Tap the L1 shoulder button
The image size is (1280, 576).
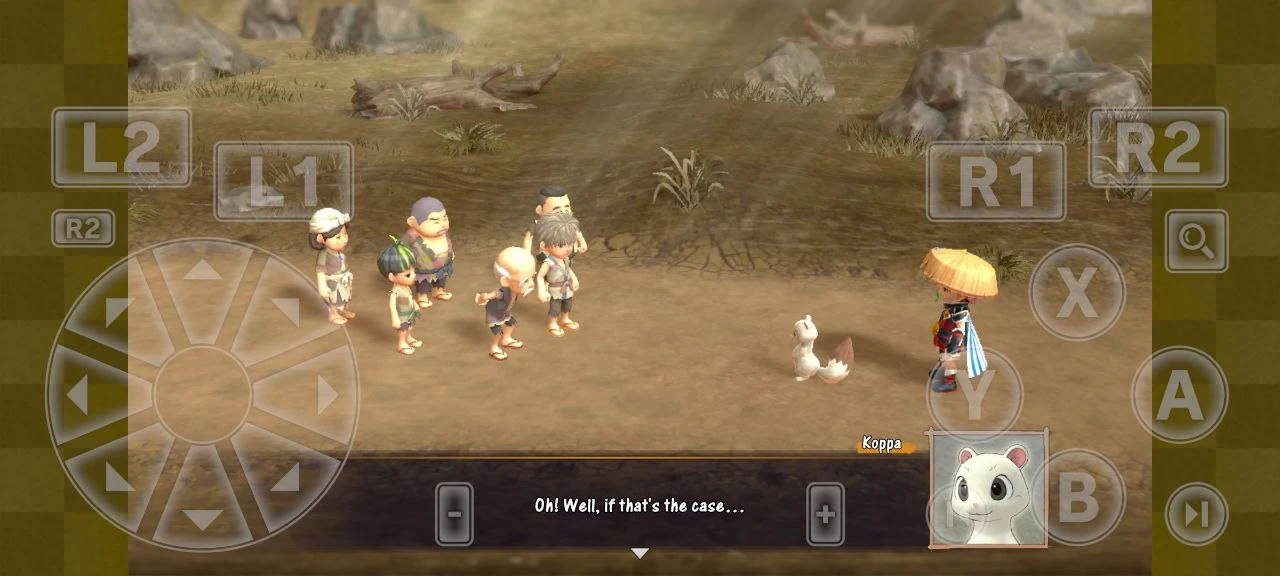[283, 181]
